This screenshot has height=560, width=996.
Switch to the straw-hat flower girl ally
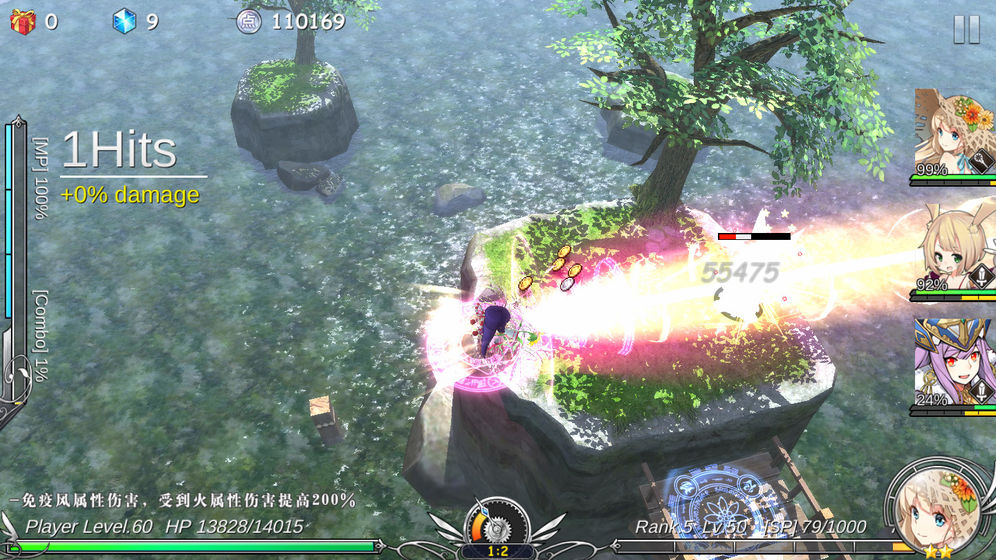tap(953, 135)
